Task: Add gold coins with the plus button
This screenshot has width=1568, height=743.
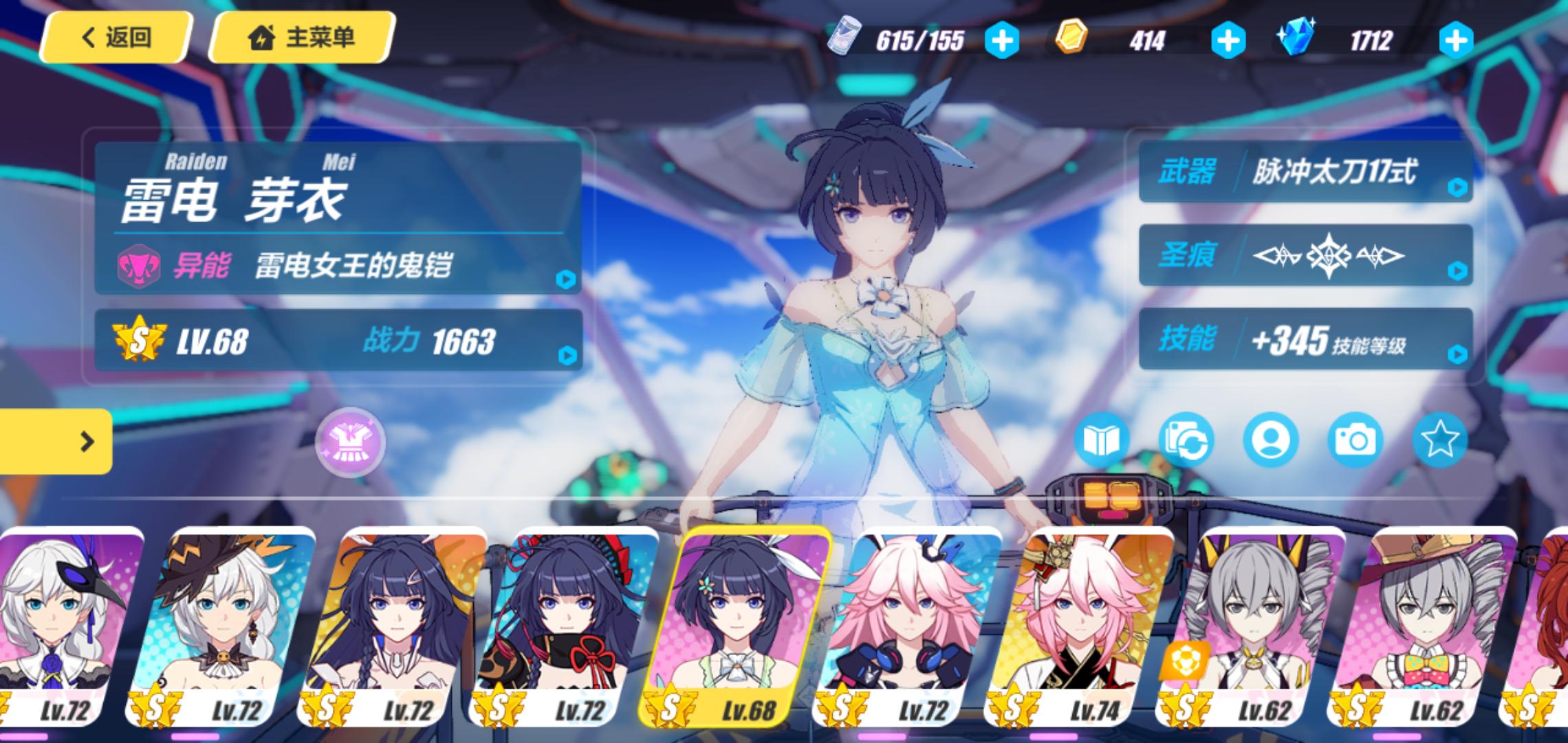Action: [x=1228, y=41]
